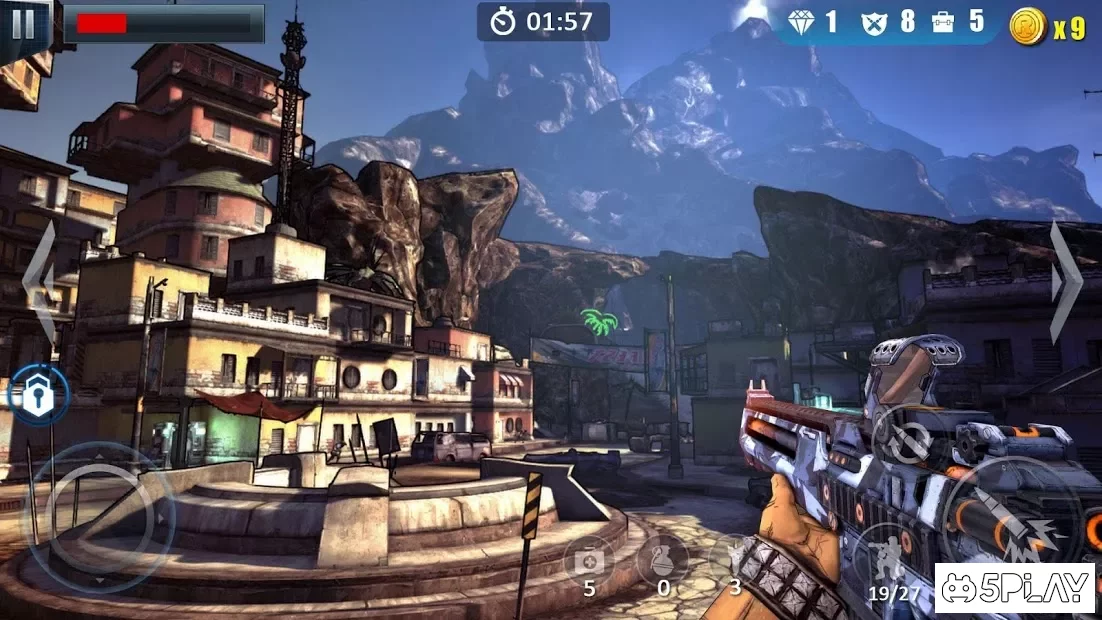Pause the game with the pause button
Screen dimensions: 1102x620
point(22,23)
